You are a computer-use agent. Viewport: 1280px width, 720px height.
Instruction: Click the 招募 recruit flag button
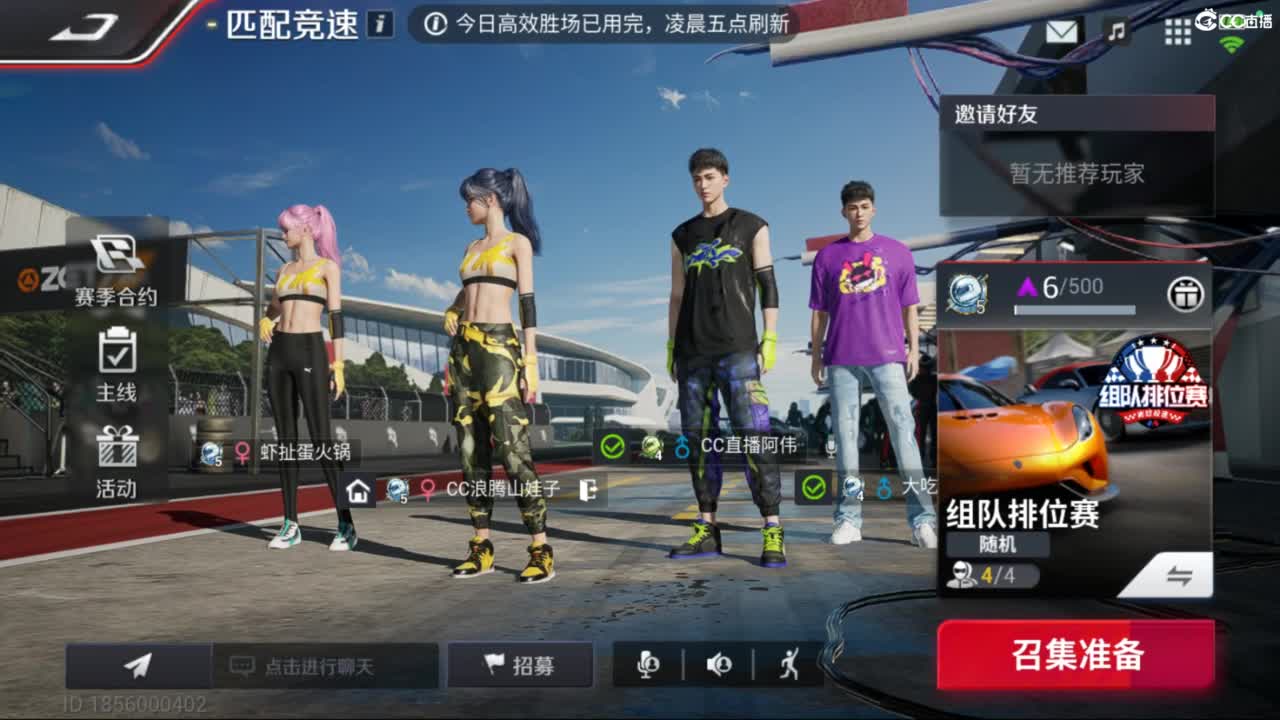pos(521,663)
